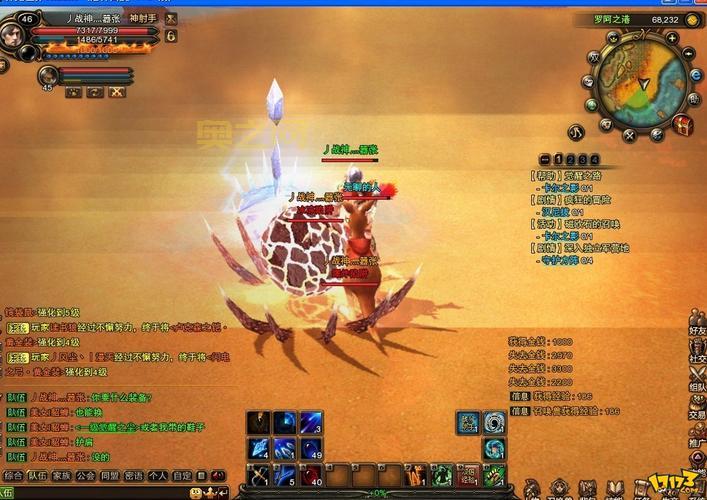
Task: Select the 密语 whisper chat tab
Action: click(x=134, y=476)
